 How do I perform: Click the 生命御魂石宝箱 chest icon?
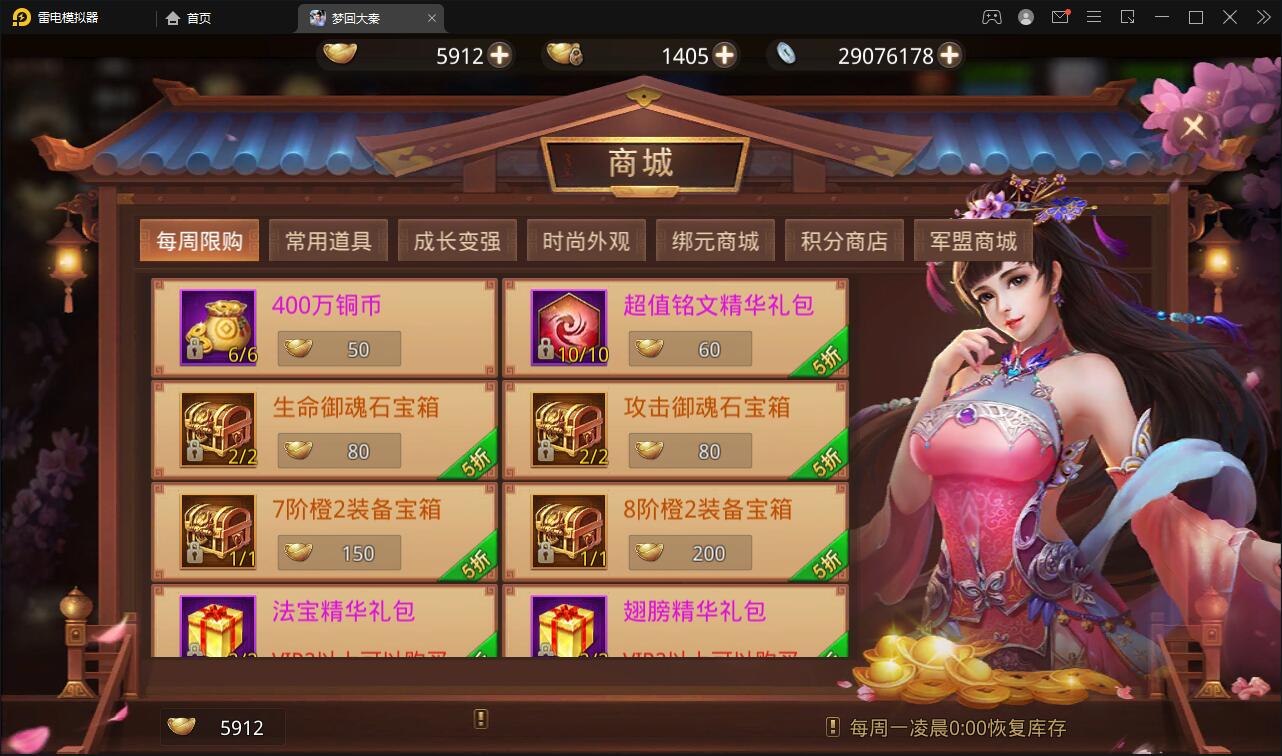coord(217,429)
